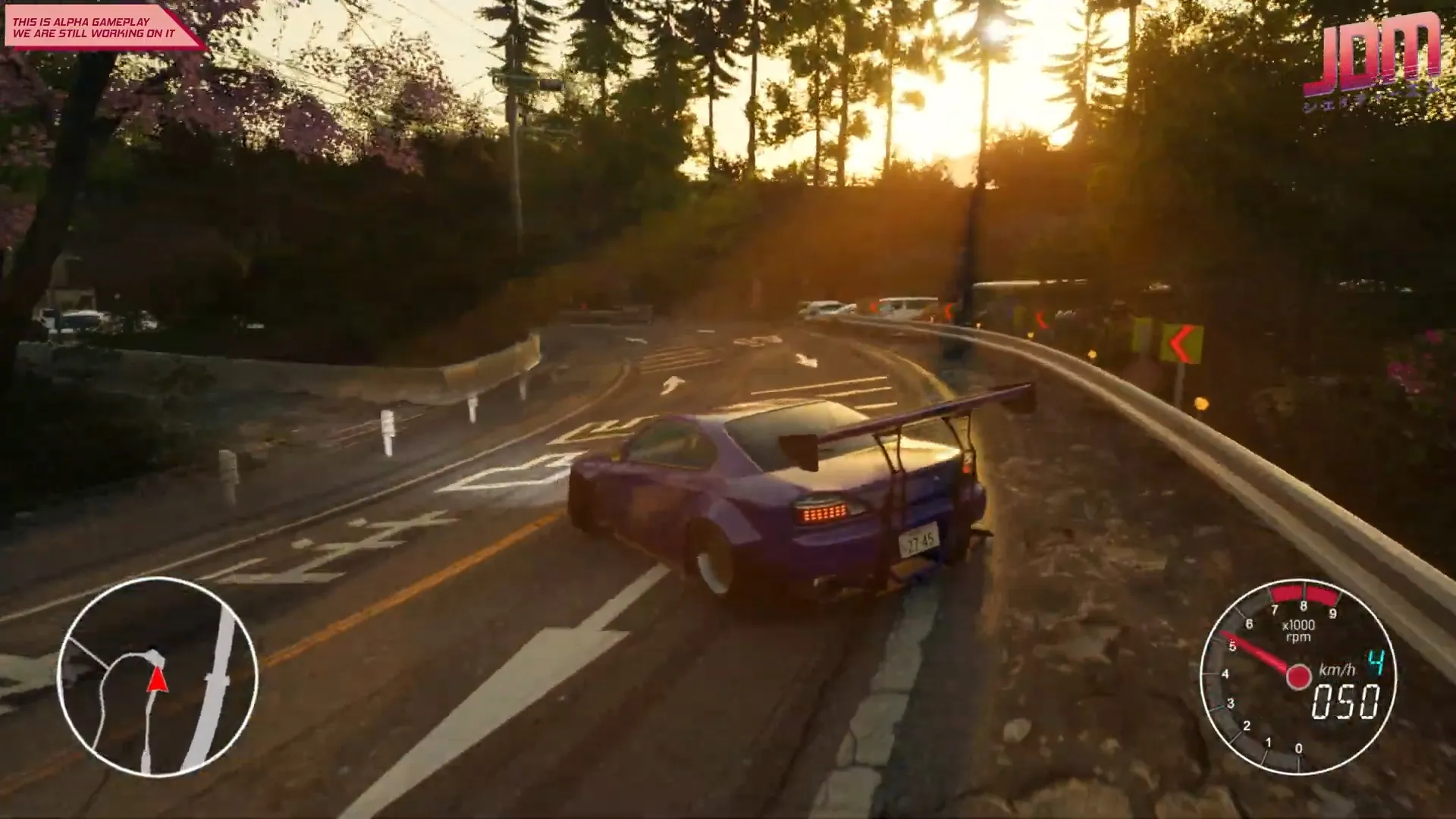Click the km/h unit label

point(1337,670)
